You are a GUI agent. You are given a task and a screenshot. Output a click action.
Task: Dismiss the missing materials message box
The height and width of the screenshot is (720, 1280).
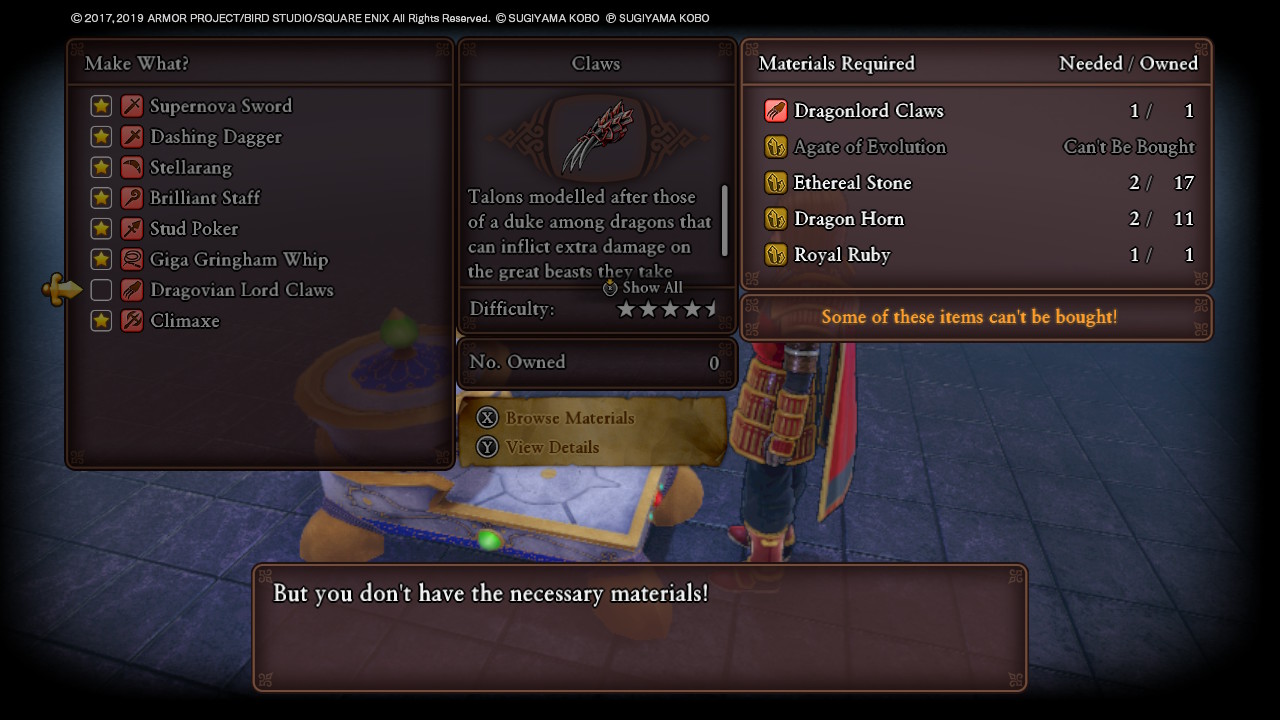pyautogui.click(x=640, y=627)
